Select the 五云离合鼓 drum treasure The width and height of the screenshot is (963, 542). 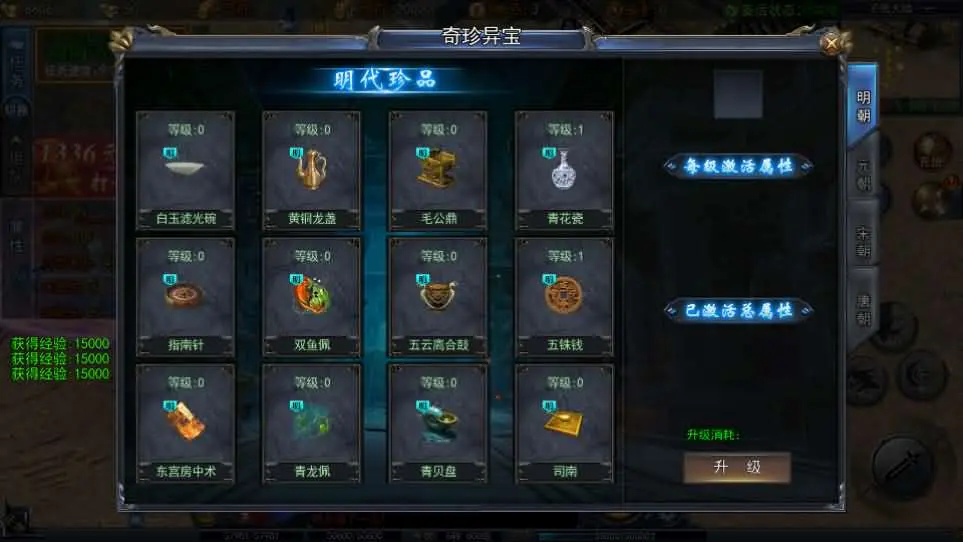pos(438,296)
